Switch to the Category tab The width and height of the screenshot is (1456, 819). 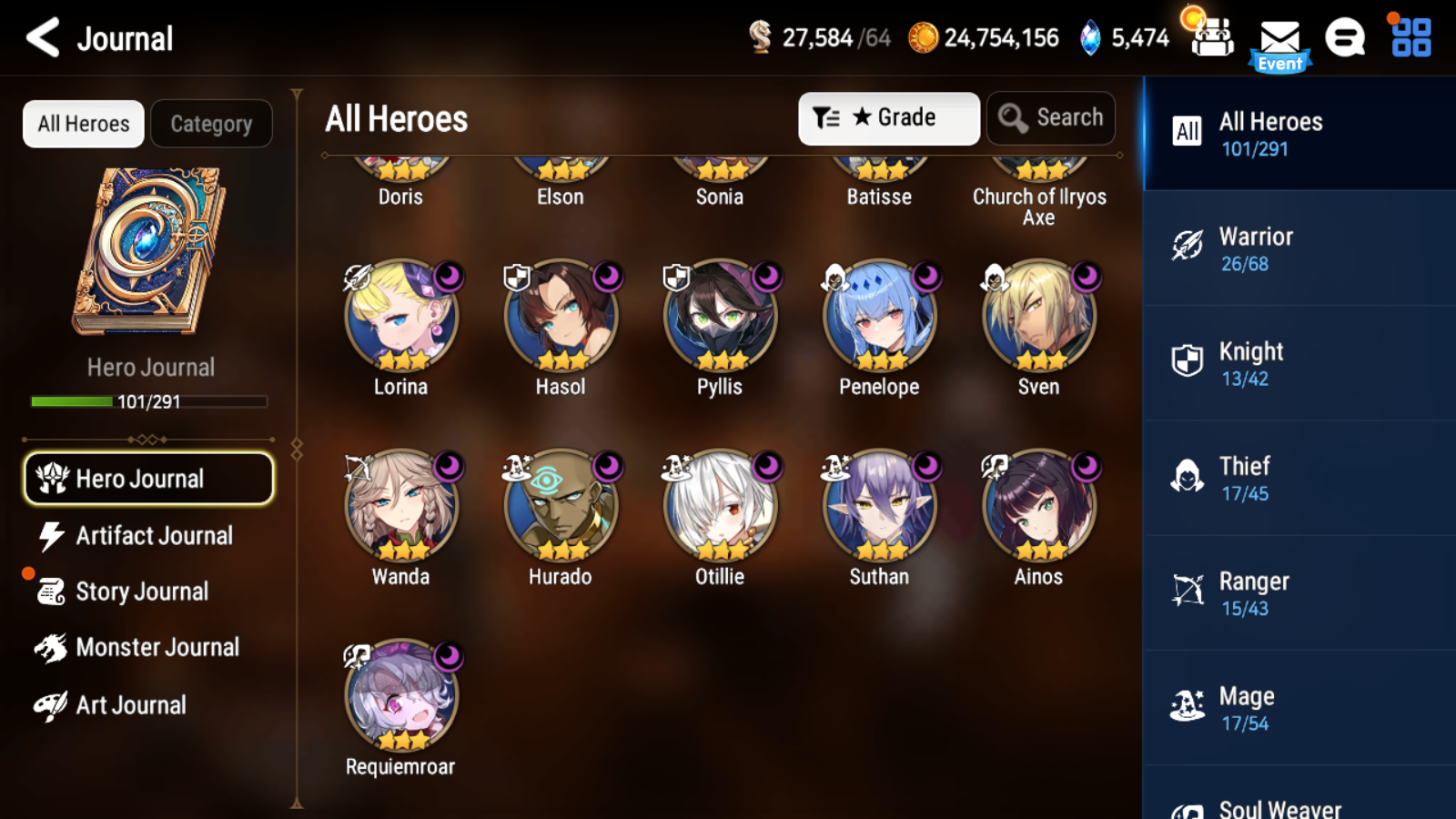click(212, 124)
